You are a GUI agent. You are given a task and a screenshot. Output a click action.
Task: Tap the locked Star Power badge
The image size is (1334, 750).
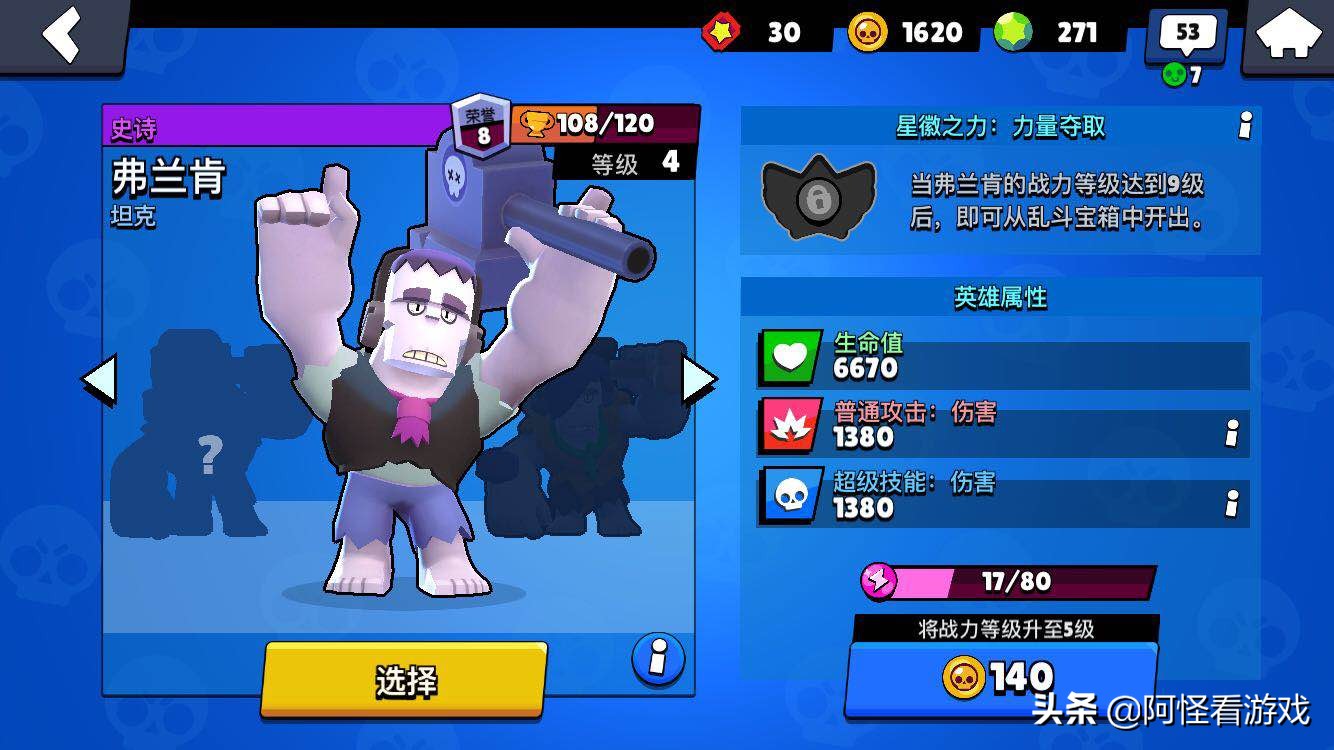click(818, 199)
